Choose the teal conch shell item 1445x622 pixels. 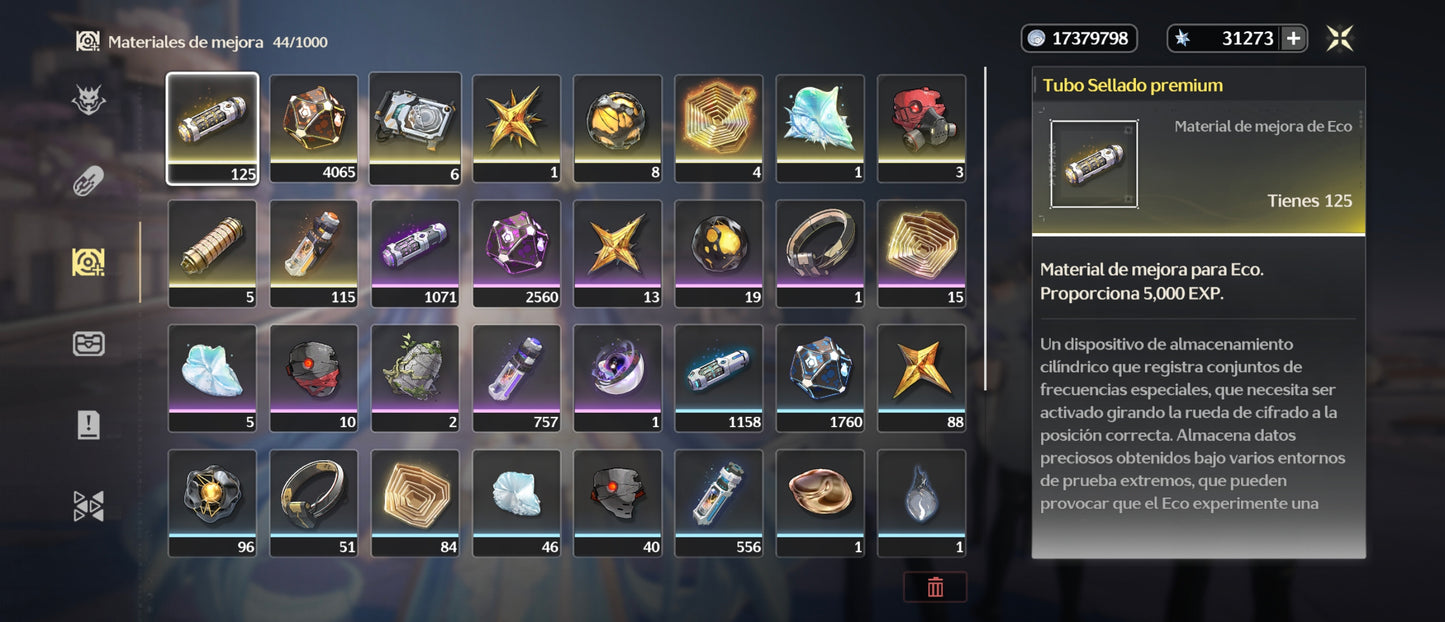[x=820, y=128]
